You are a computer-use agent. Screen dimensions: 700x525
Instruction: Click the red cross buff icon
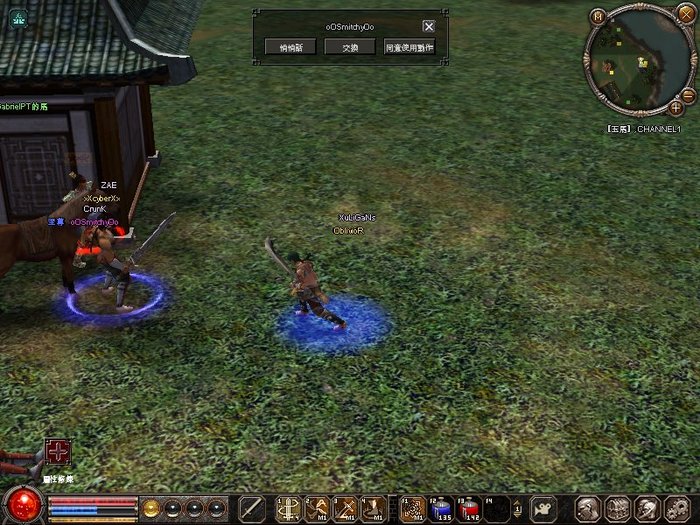tap(58, 453)
